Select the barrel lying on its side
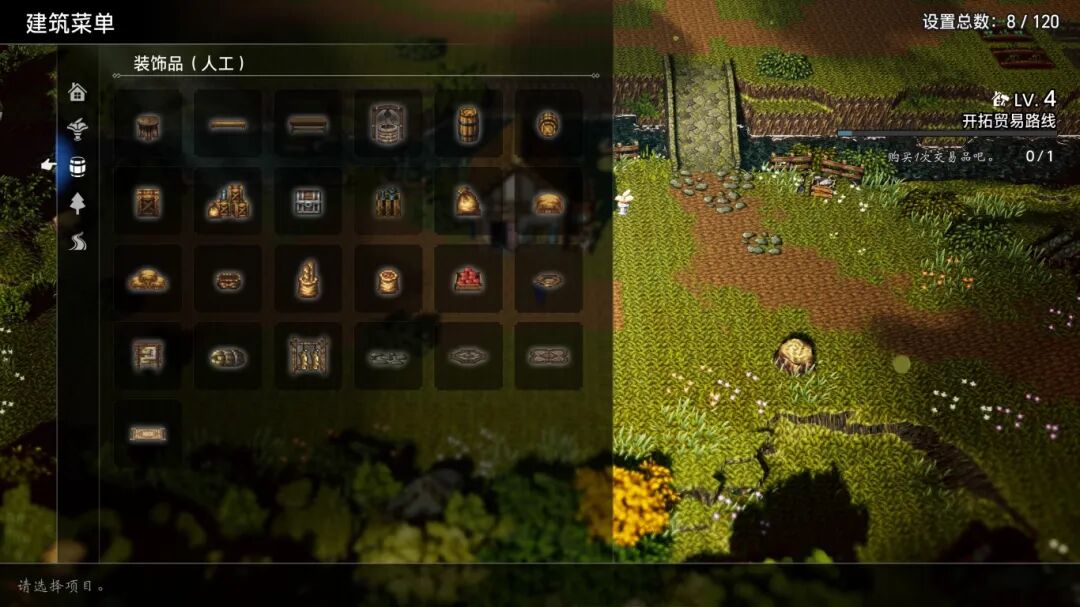The height and width of the screenshot is (607, 1080). 548,124
